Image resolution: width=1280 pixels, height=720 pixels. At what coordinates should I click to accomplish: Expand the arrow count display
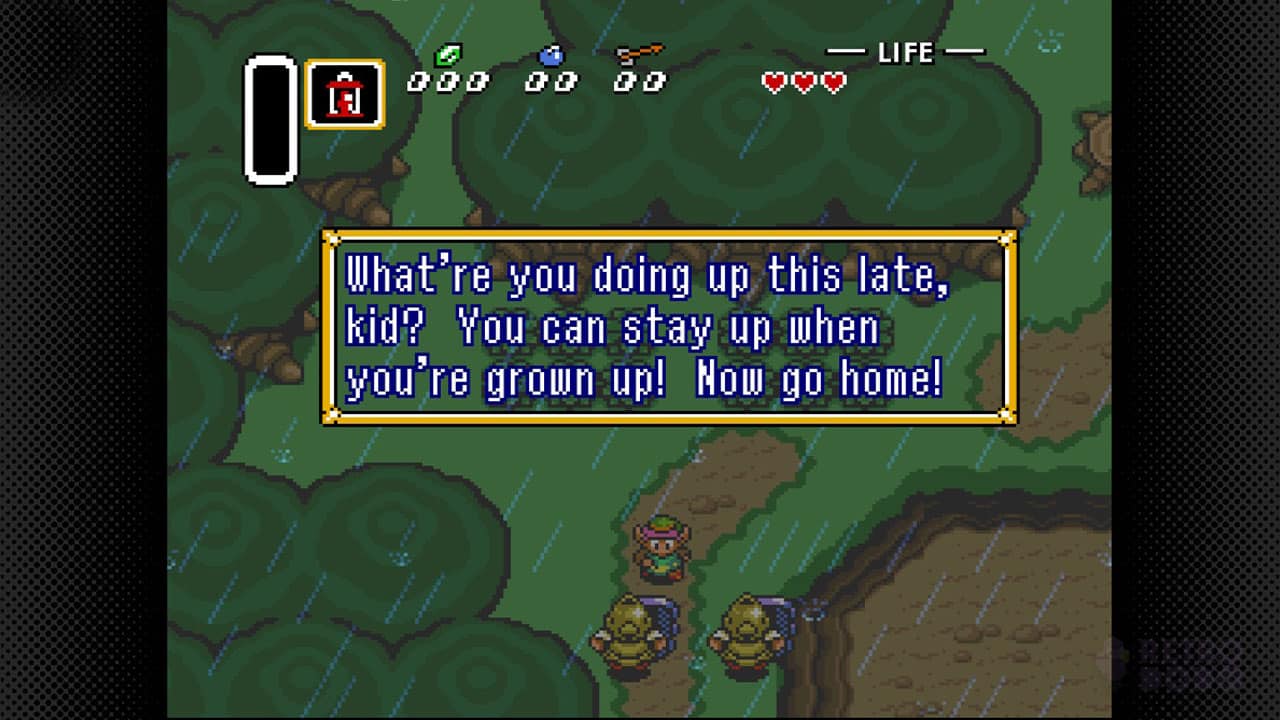(x=640, y=80)
